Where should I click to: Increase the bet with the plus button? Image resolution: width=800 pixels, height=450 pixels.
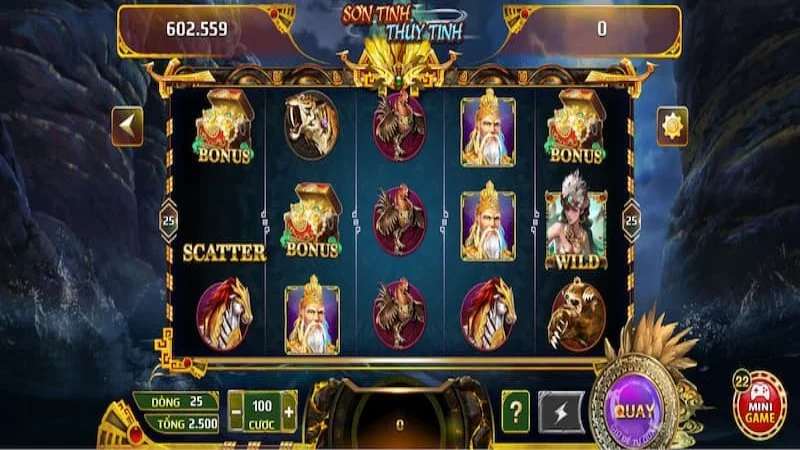(289, 411)
